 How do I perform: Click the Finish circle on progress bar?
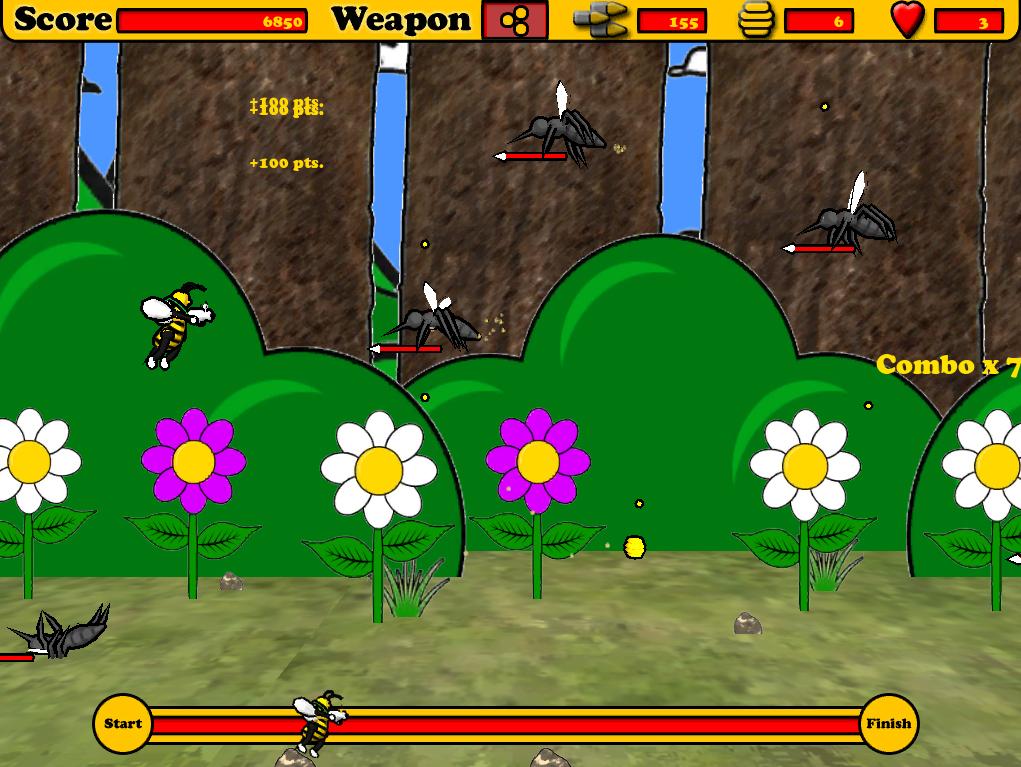point(888,724)
